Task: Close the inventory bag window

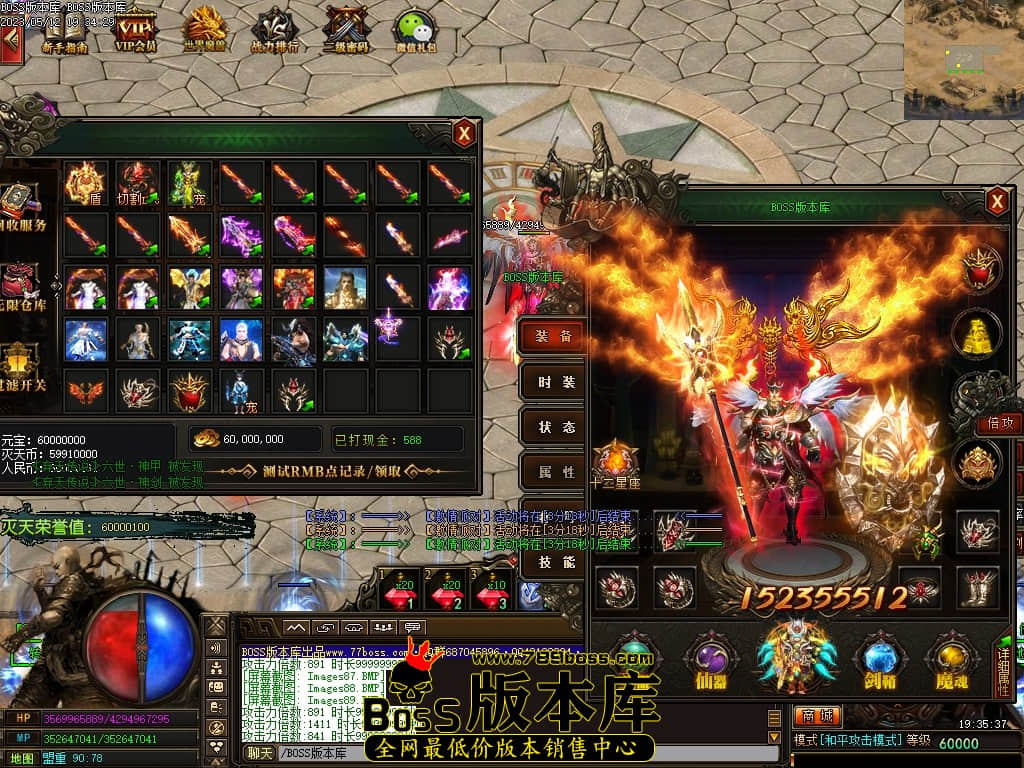Action: [x=464, y=133]
